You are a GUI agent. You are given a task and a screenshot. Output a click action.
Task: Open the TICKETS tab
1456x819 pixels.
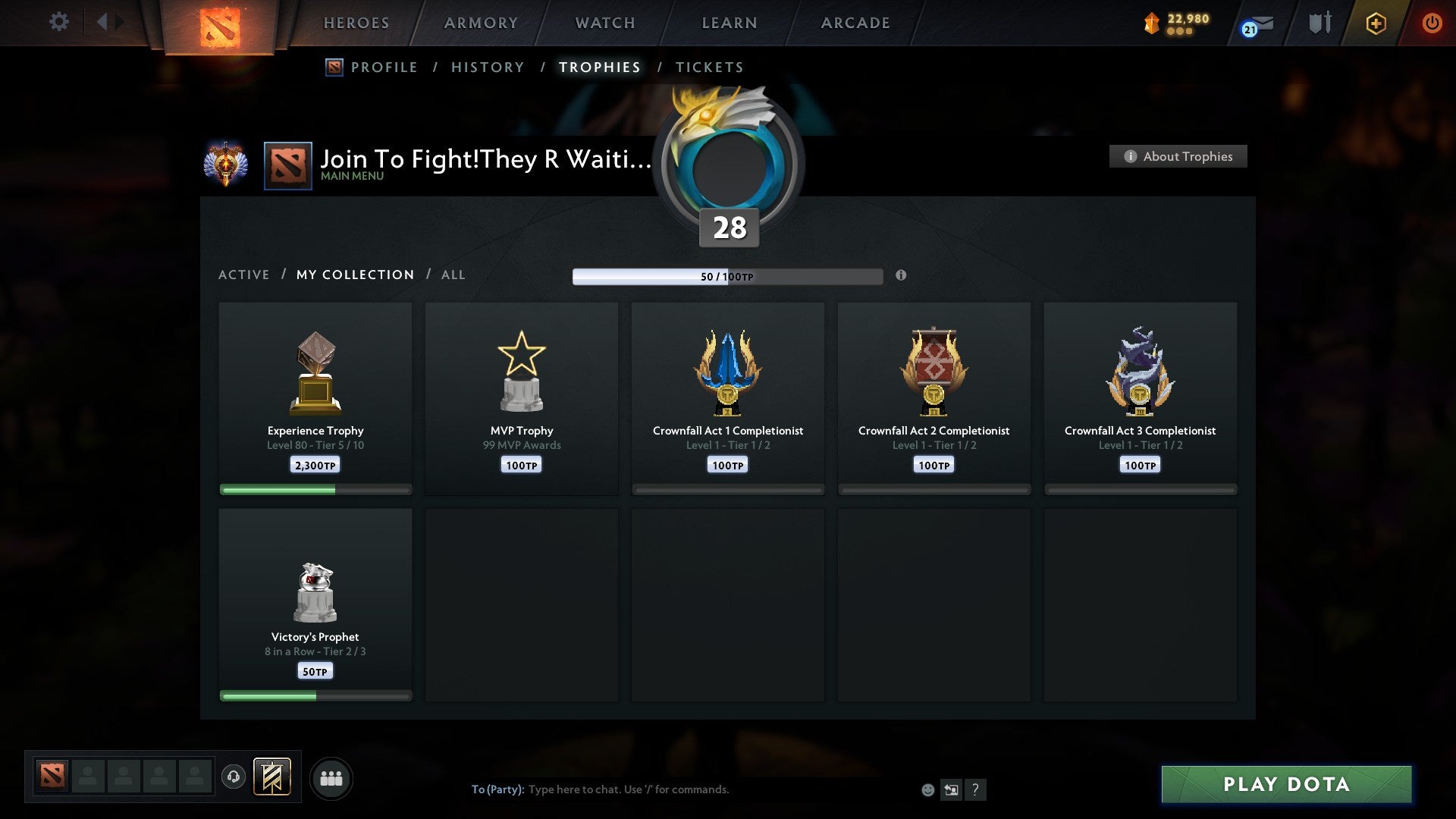[x=708, y=67]
